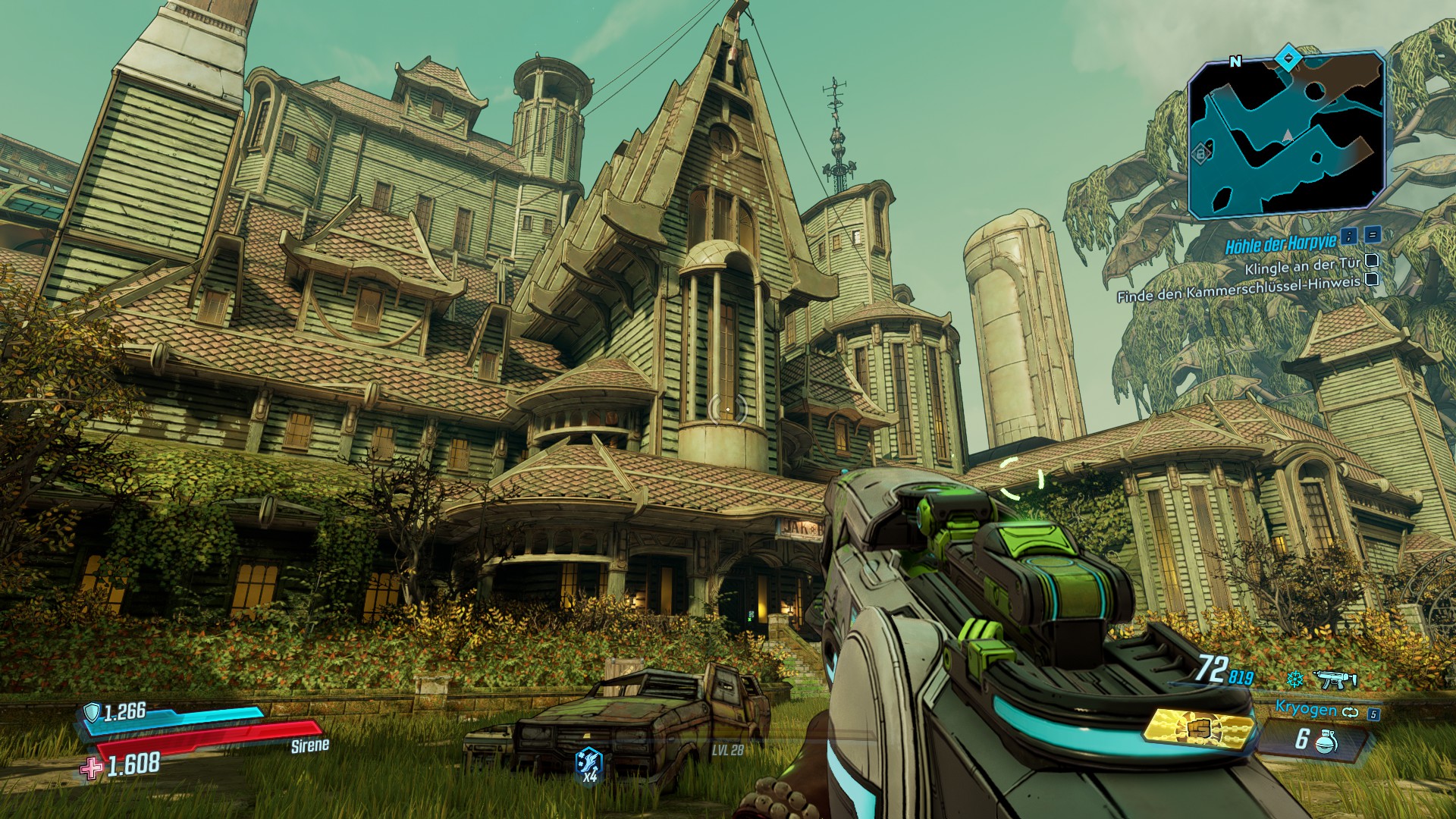Toggle the Kryogen weapon mode switch
Screen dimensions: 1456x819
[x=1348, y=711]
